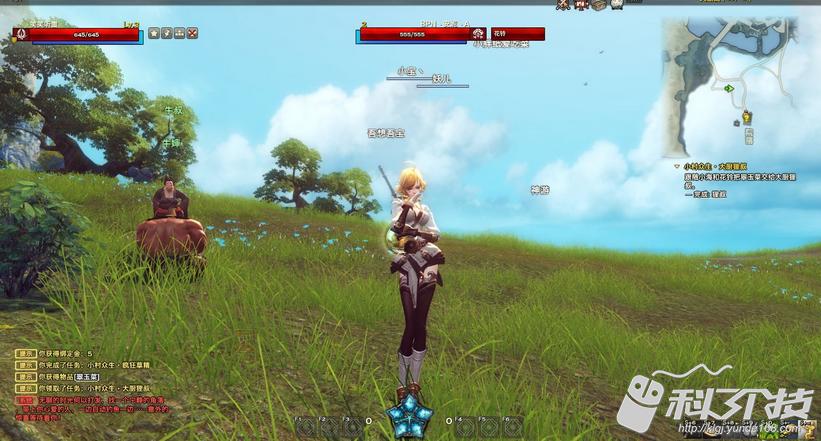
Task: Click the red banner icon in top bar
Action: point(580,5)
